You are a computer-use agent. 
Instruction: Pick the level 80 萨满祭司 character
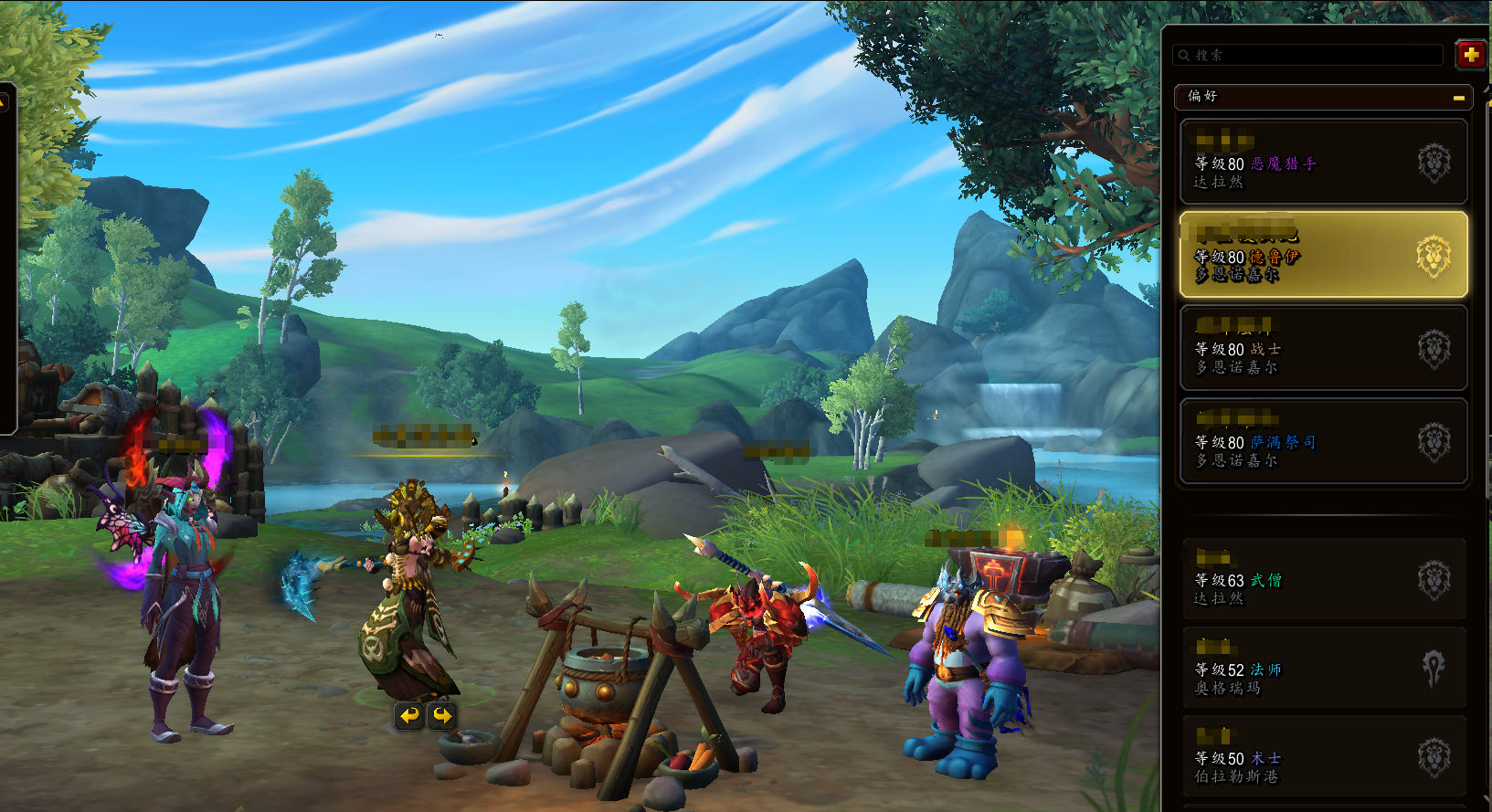coord(1323,442)
